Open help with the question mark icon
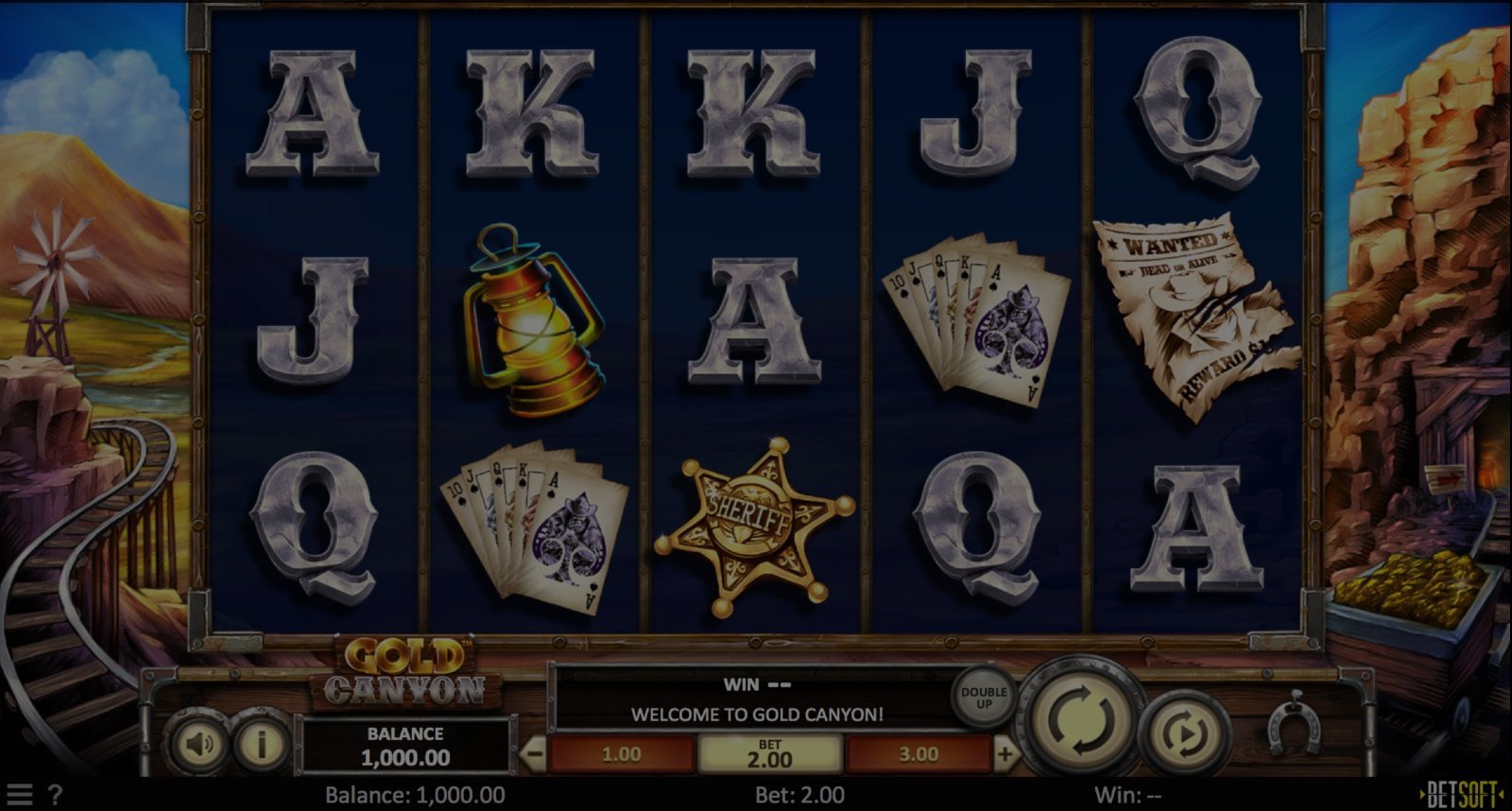 55,795
